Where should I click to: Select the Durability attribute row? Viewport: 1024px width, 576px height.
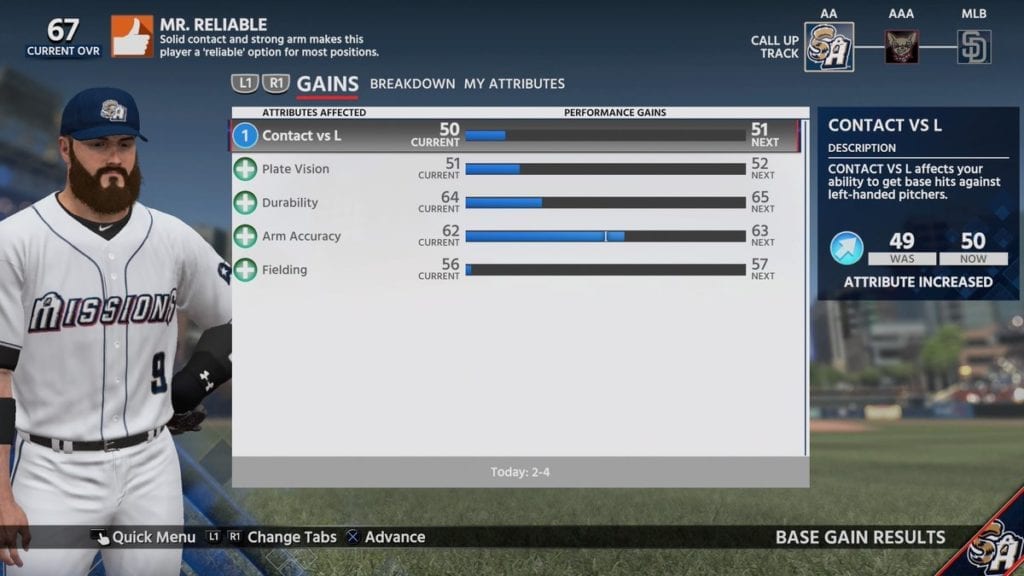515,203
